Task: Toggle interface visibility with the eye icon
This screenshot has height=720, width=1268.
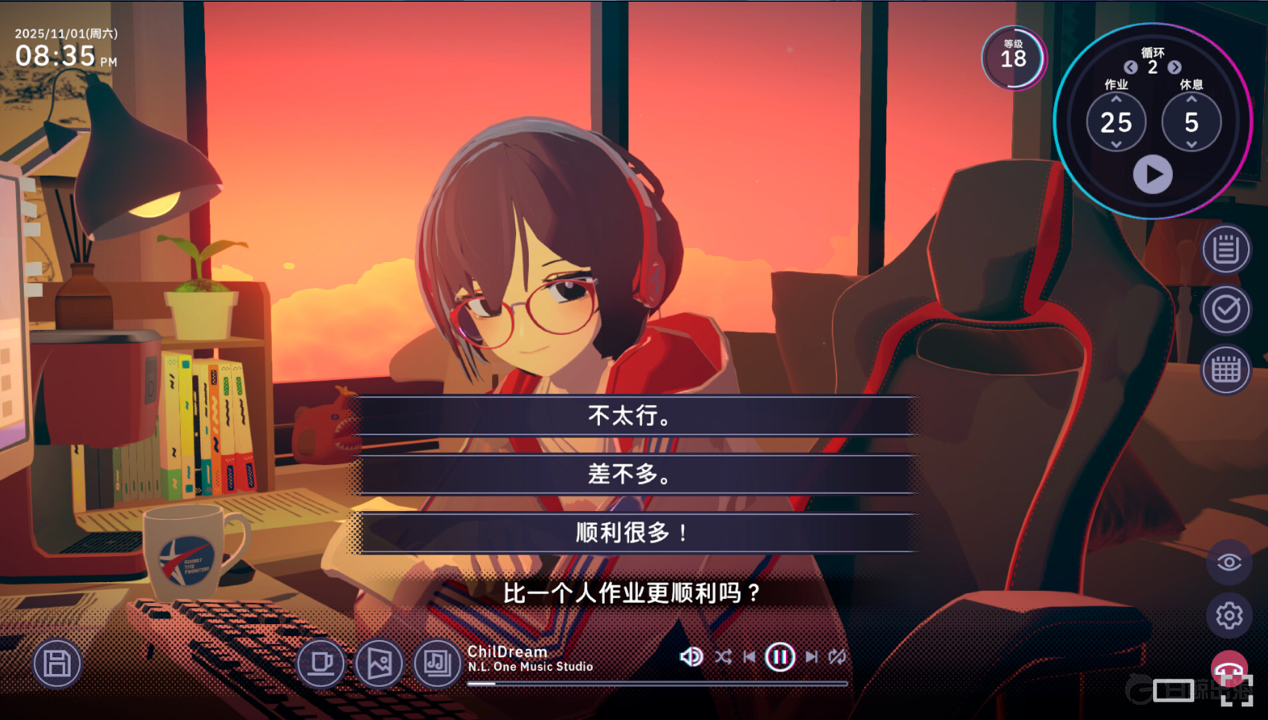Action: 1229,562
